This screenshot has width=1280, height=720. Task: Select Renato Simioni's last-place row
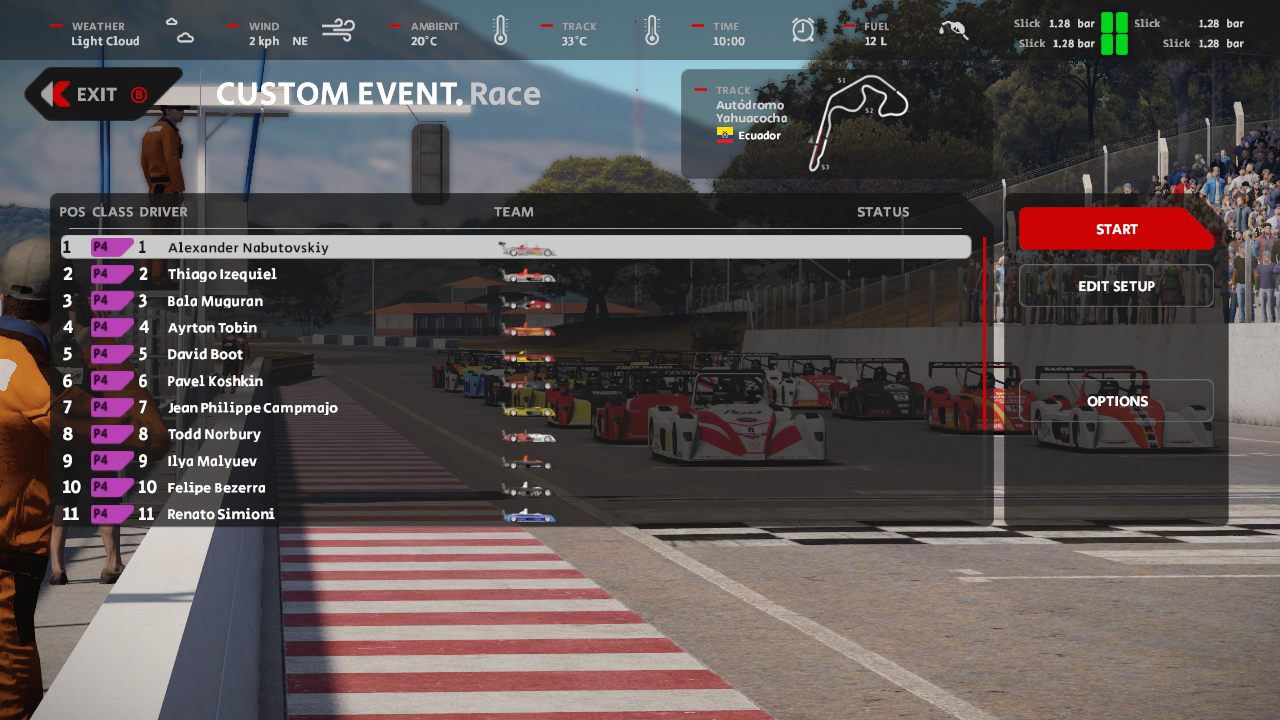coord(220,514)
